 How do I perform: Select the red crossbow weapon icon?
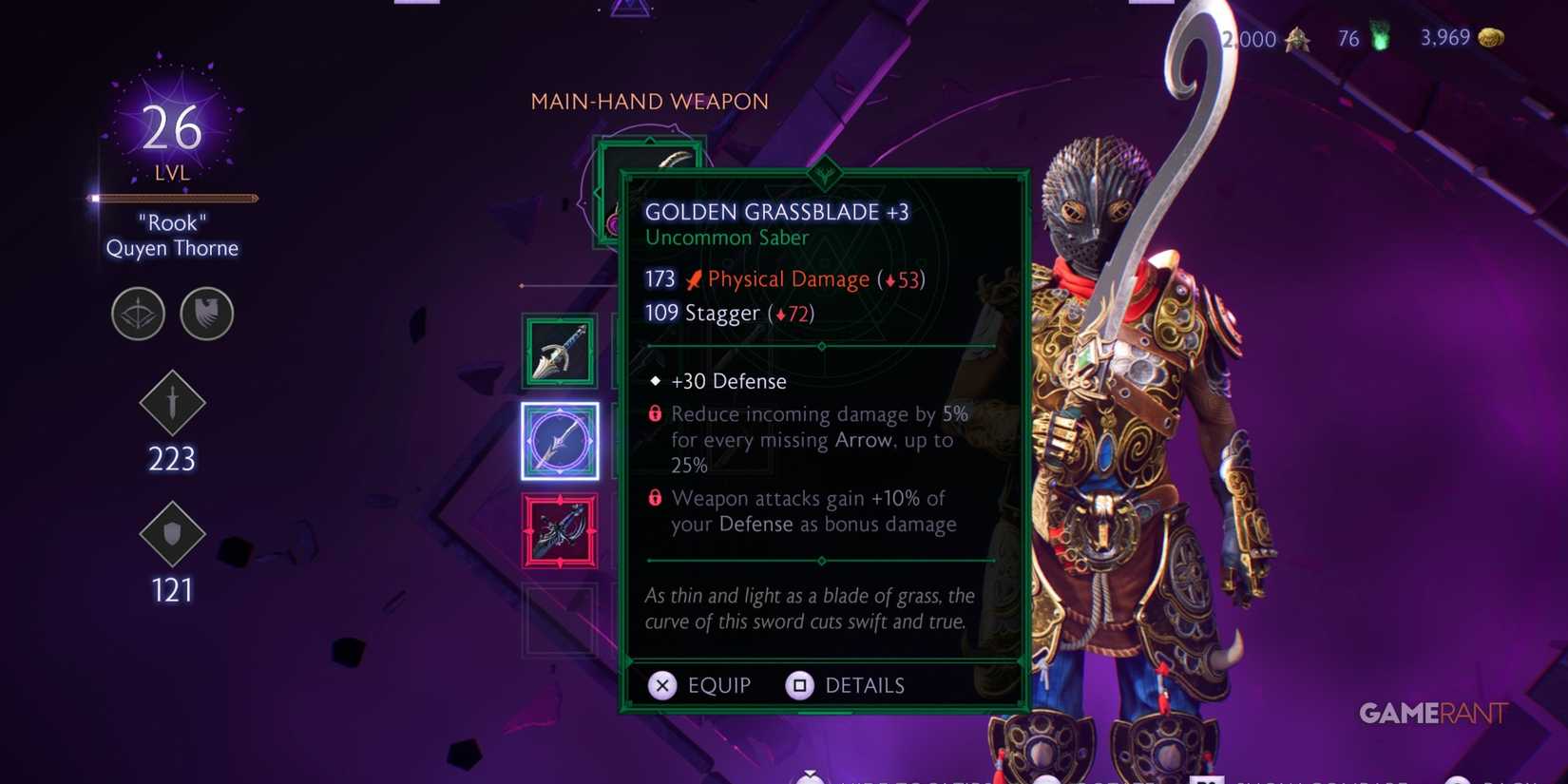(x=560, y=532)
